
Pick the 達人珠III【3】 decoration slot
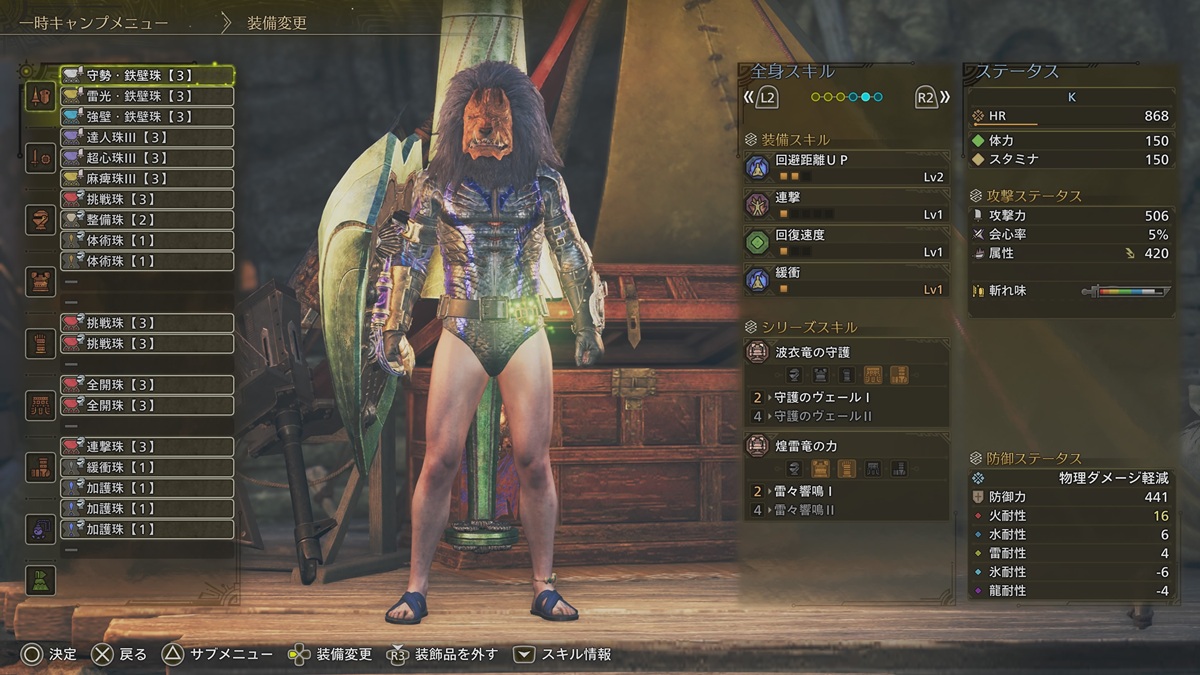pos(147,137)
